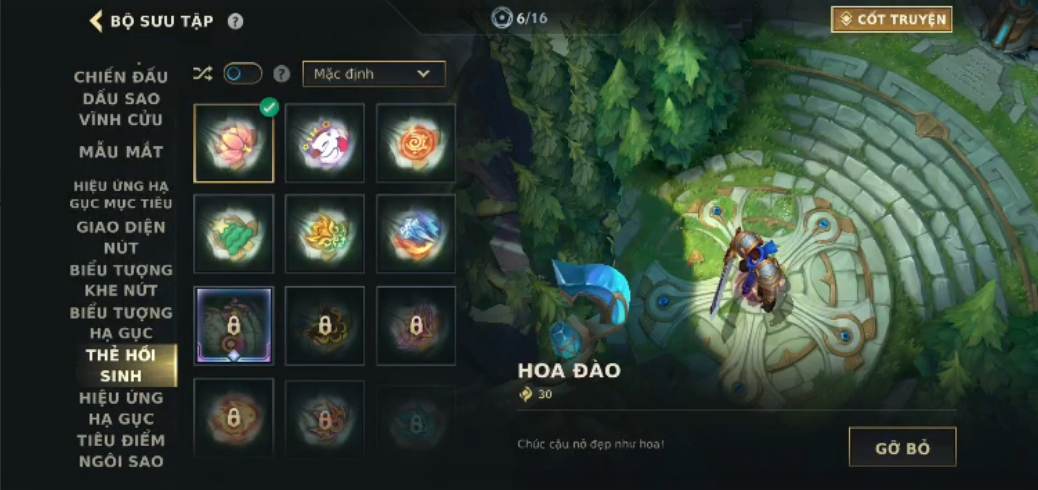The image size is (1038, 490).
Task: Choose the white poro thumbnail
Action: 325,143
